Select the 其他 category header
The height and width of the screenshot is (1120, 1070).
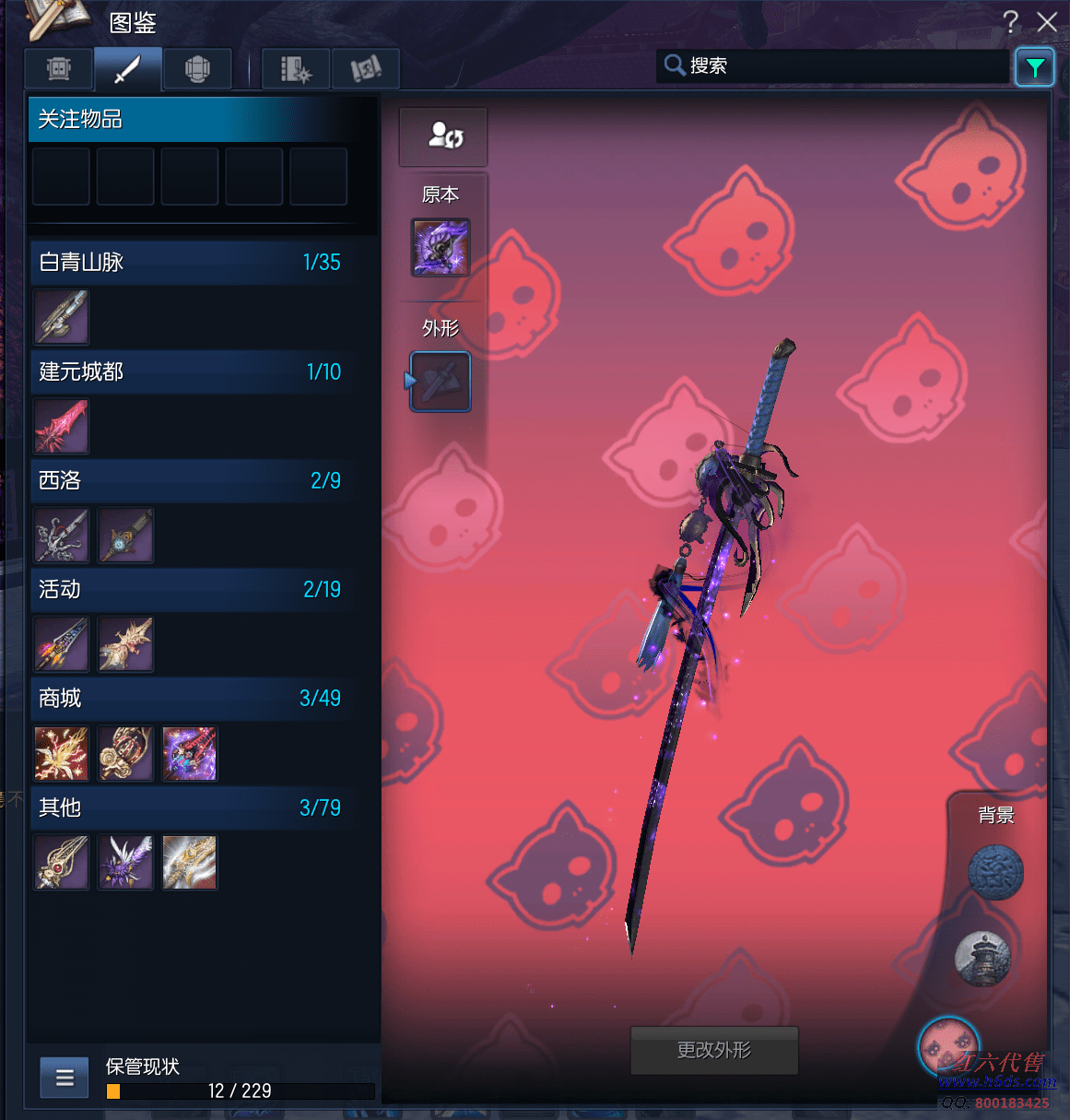point(190,808)
